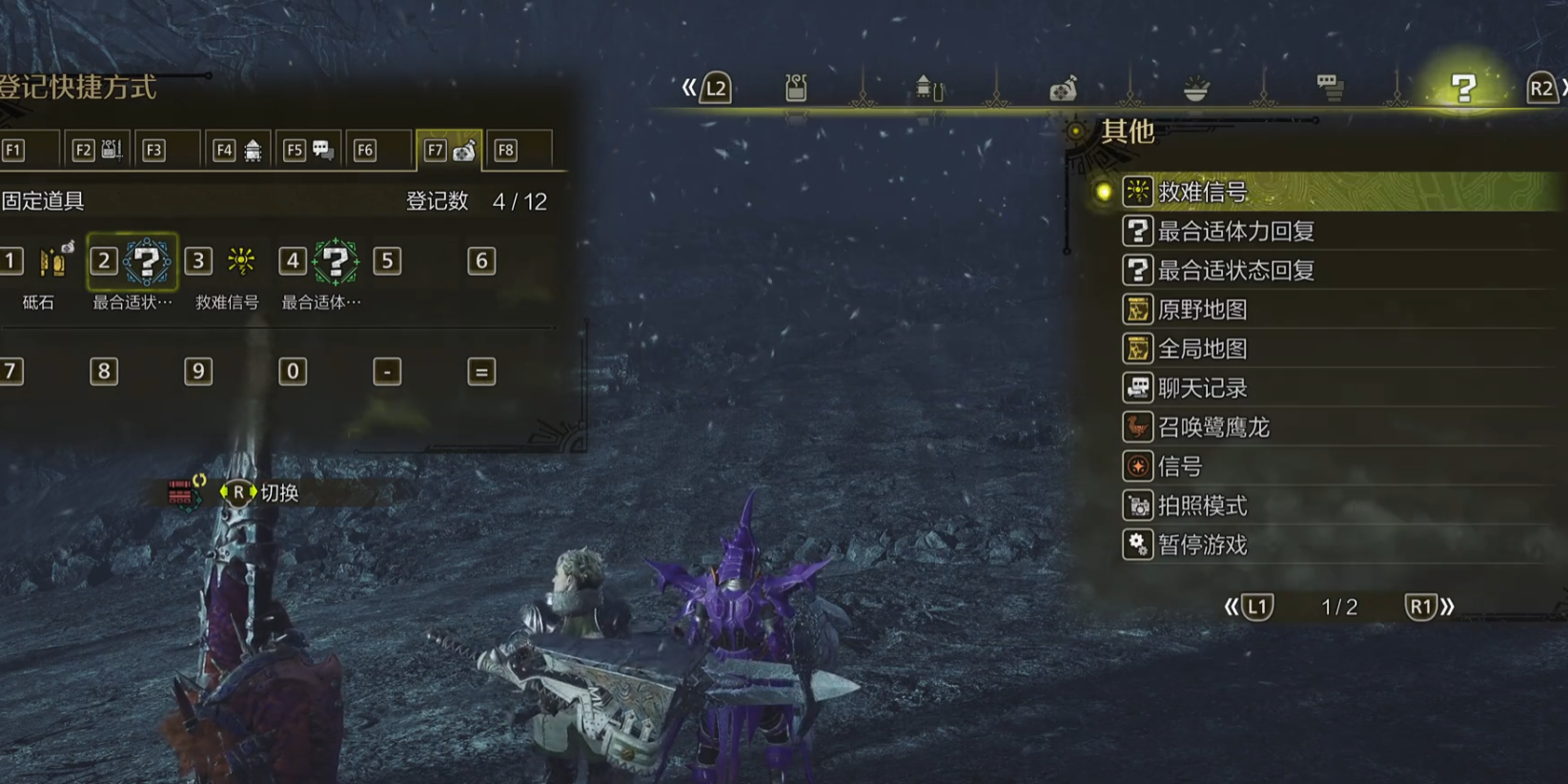The image size is (1568, 784).
Task: Choose 拍照模式 from the list
Action: coord(1202,505)
